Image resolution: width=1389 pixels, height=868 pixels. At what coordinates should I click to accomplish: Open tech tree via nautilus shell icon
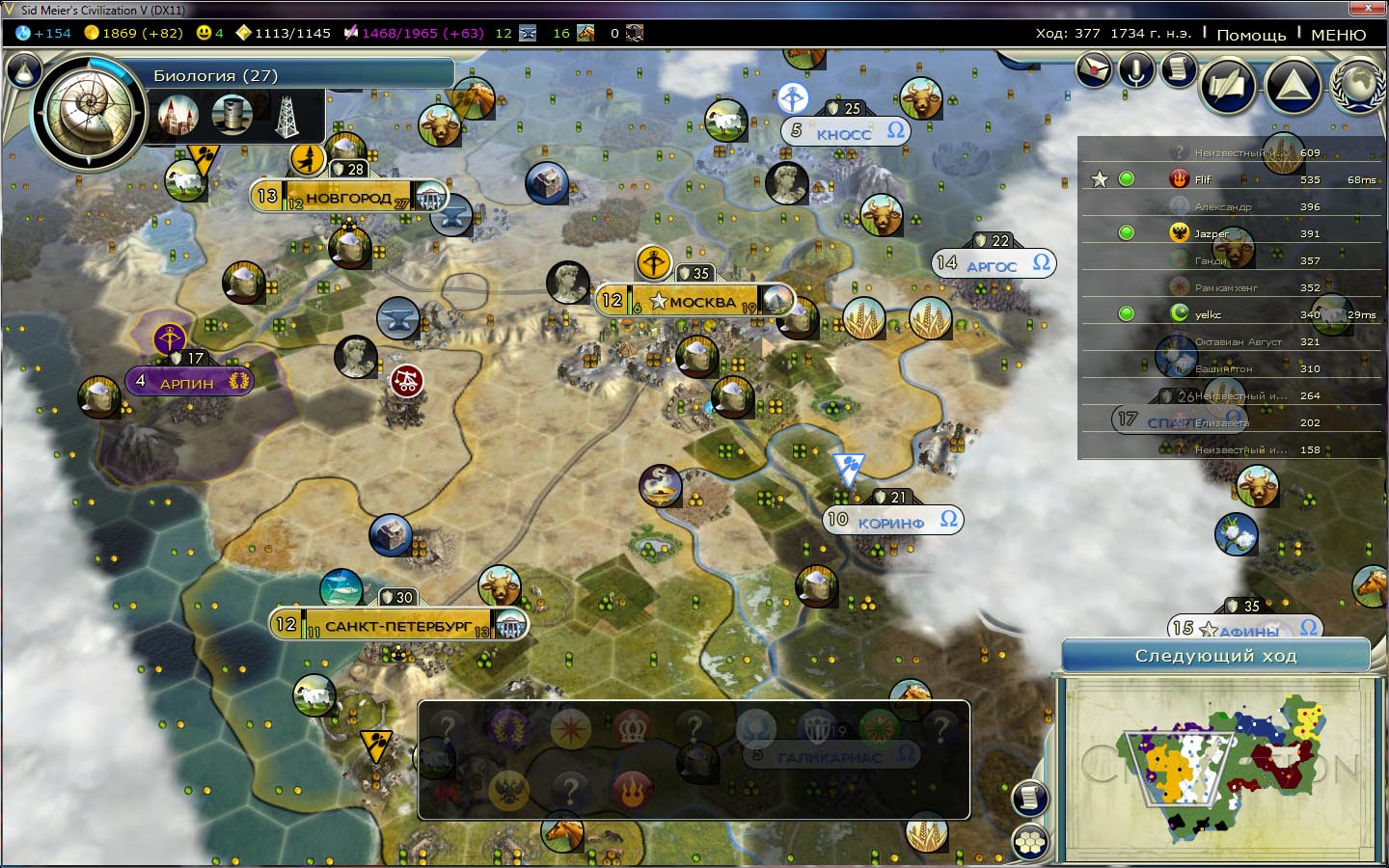point(89,112)
